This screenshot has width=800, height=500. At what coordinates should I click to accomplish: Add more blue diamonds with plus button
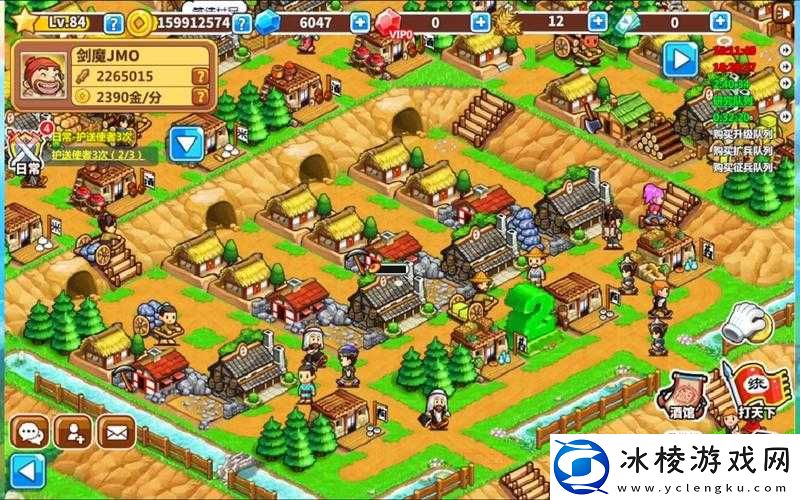[x=359, y=22]
